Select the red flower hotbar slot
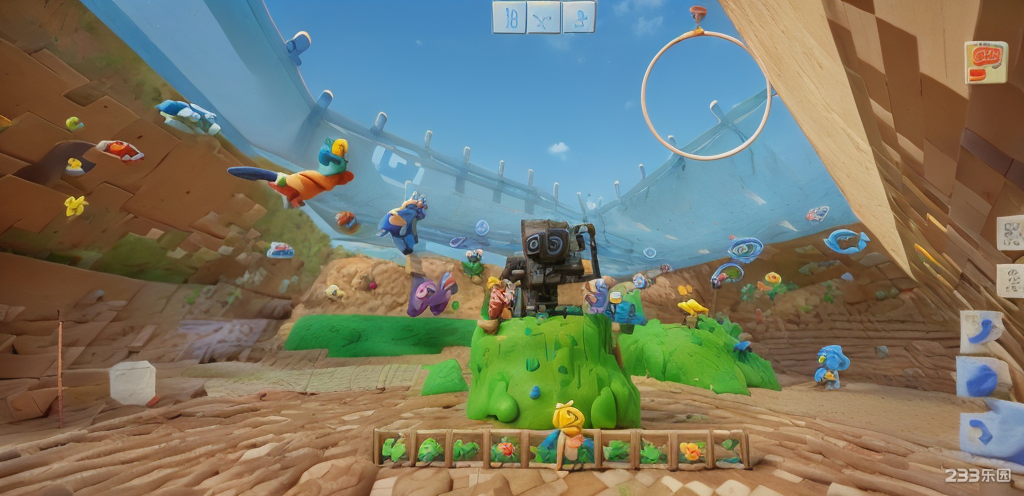Image resolution: width=1024 pixels, height=496 pixels. pyautogui.click(x=507, y=449)
